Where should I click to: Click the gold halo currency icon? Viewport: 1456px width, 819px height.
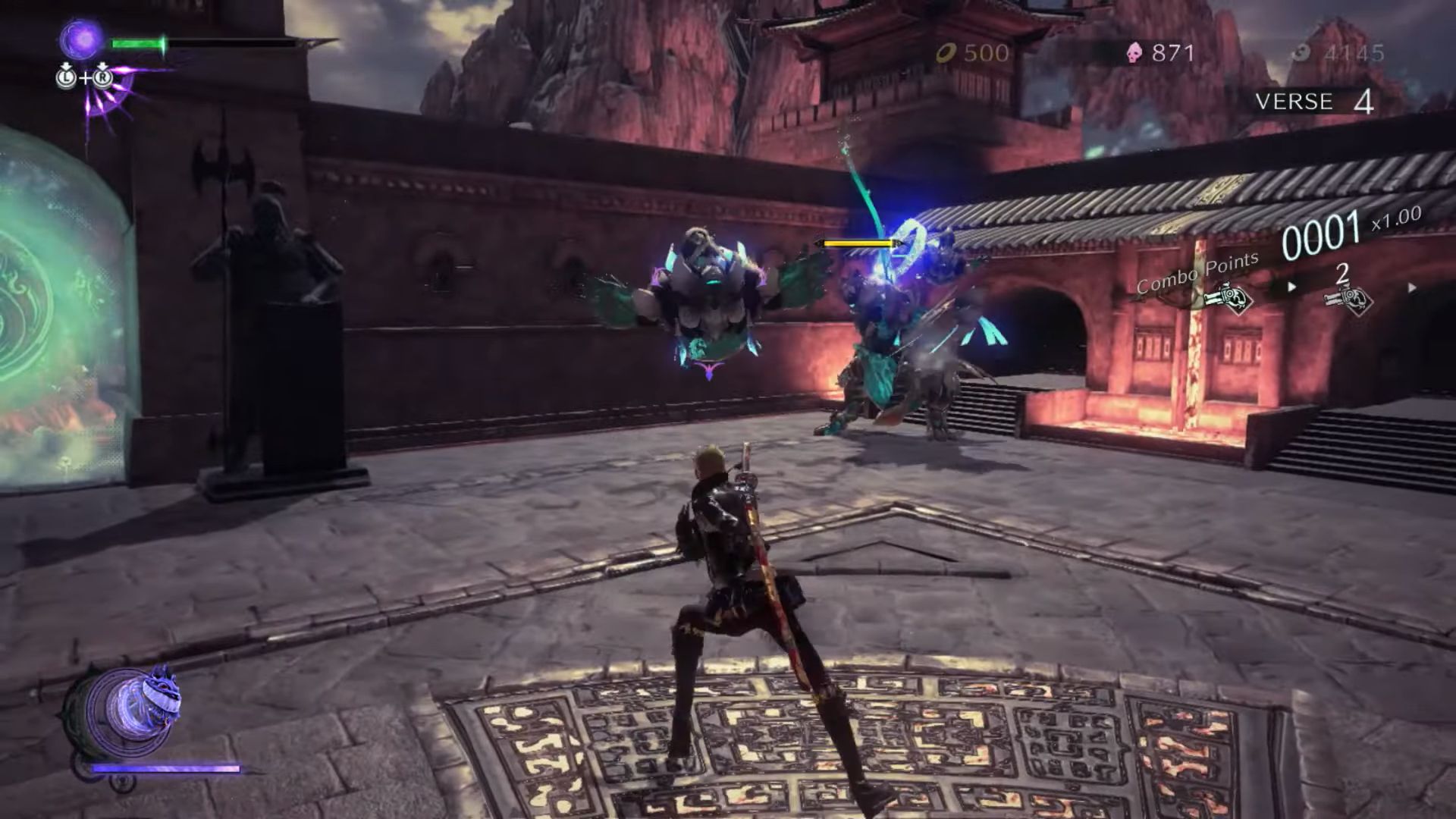coord(946,53)
